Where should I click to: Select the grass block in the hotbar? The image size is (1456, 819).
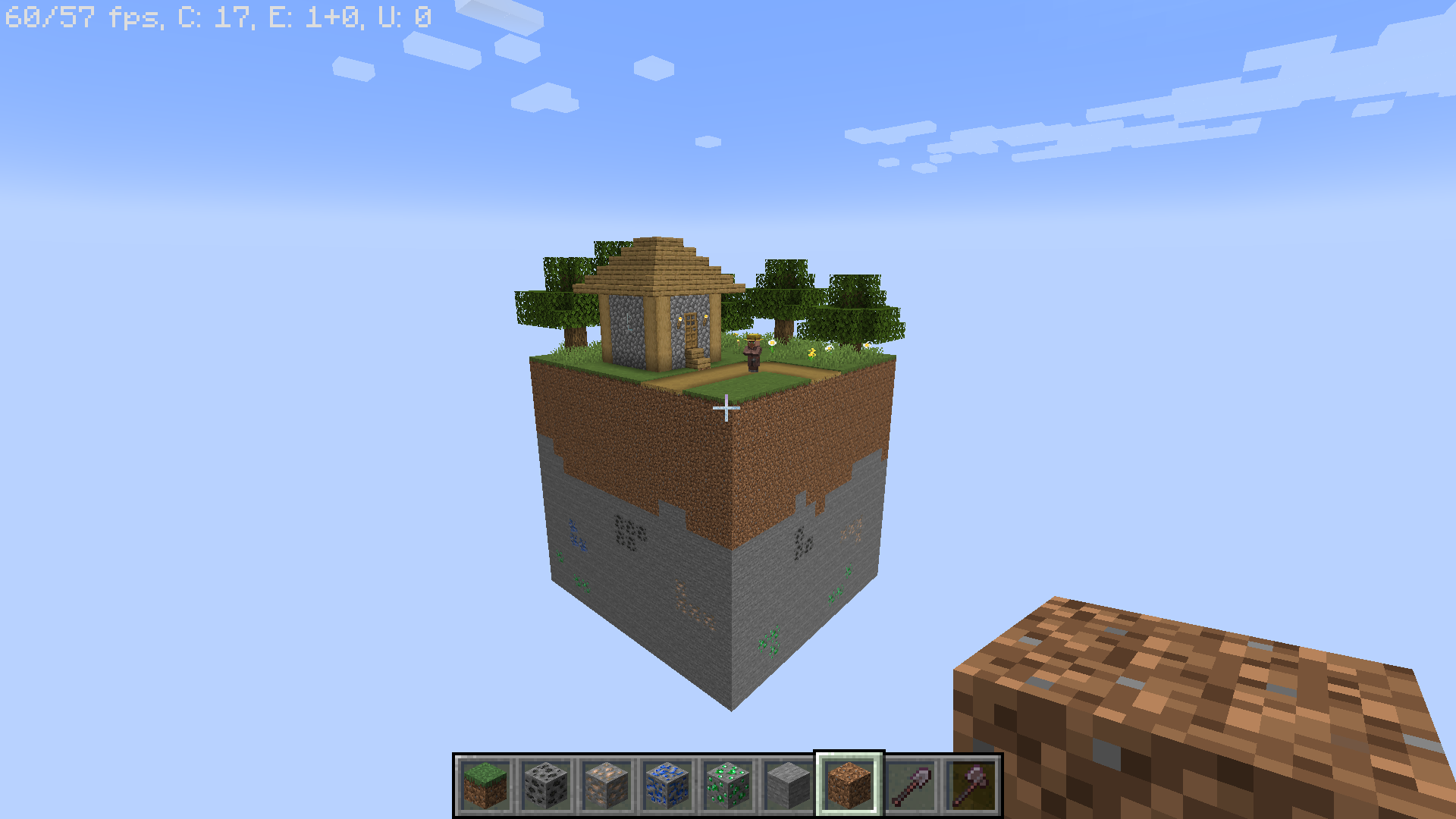click(485, 785)
